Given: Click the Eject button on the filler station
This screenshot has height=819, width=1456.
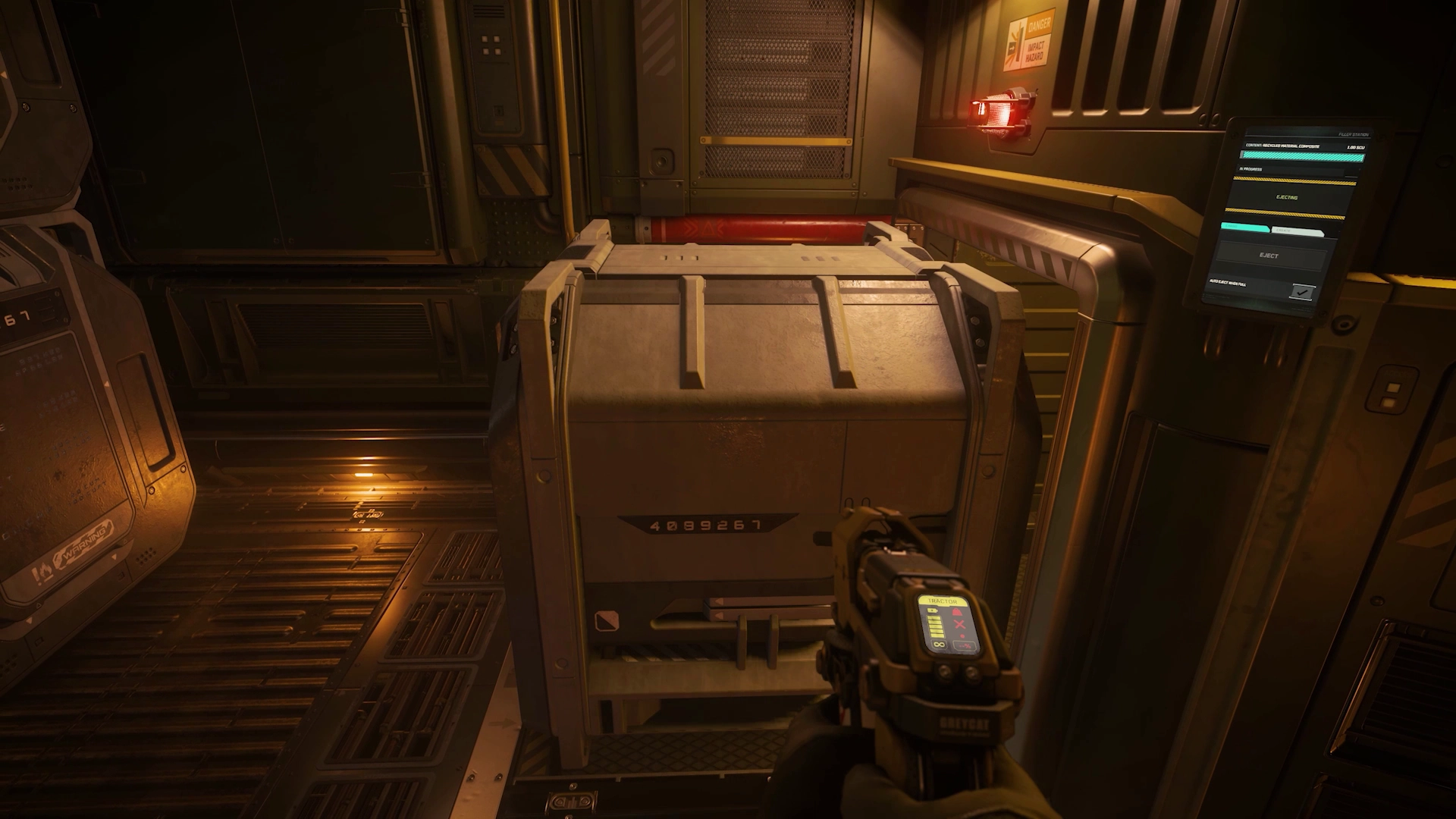Looking at the screenshot, I should tap(1269, 256).
